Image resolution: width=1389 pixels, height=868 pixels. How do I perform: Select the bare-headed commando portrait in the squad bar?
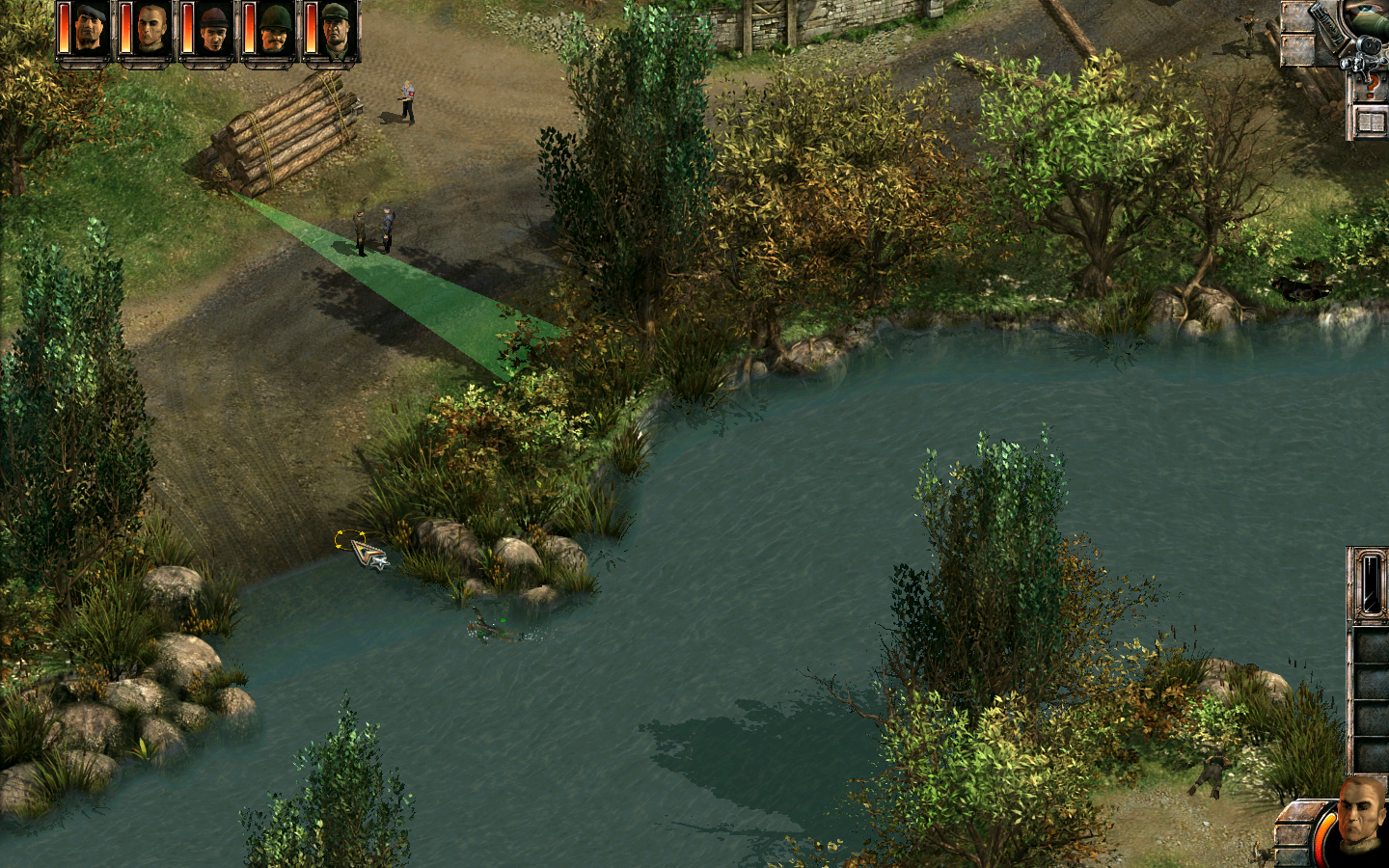[x=151, y=30]
